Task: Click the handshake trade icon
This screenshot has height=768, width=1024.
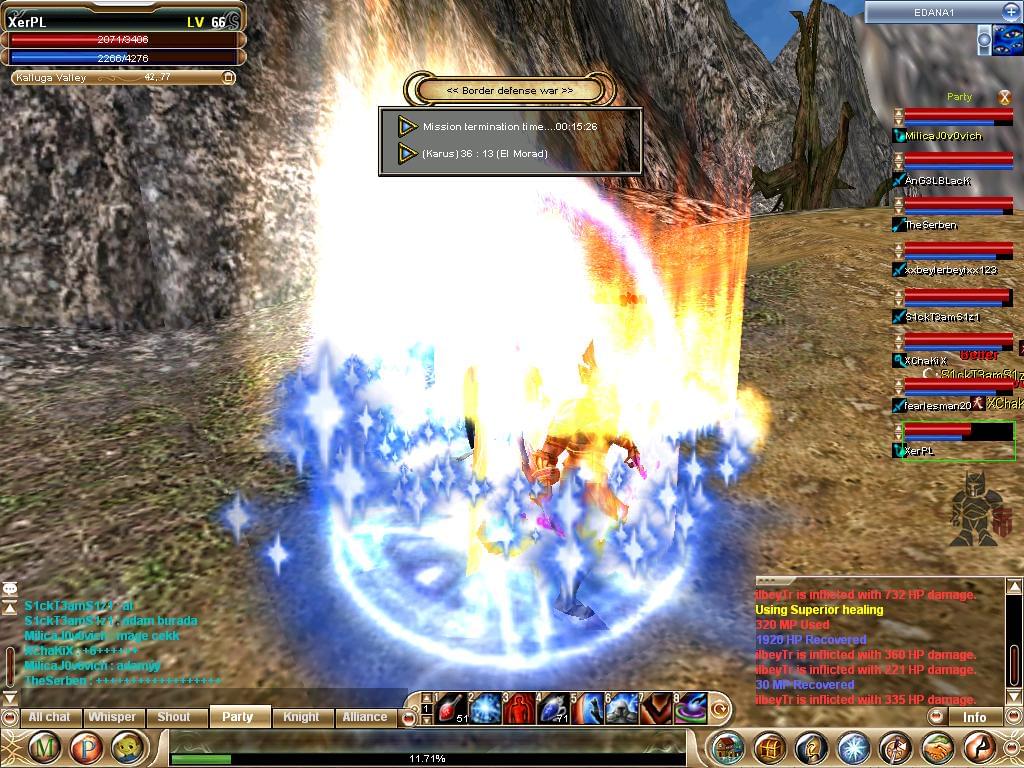Action: click(x=937, y=748)
